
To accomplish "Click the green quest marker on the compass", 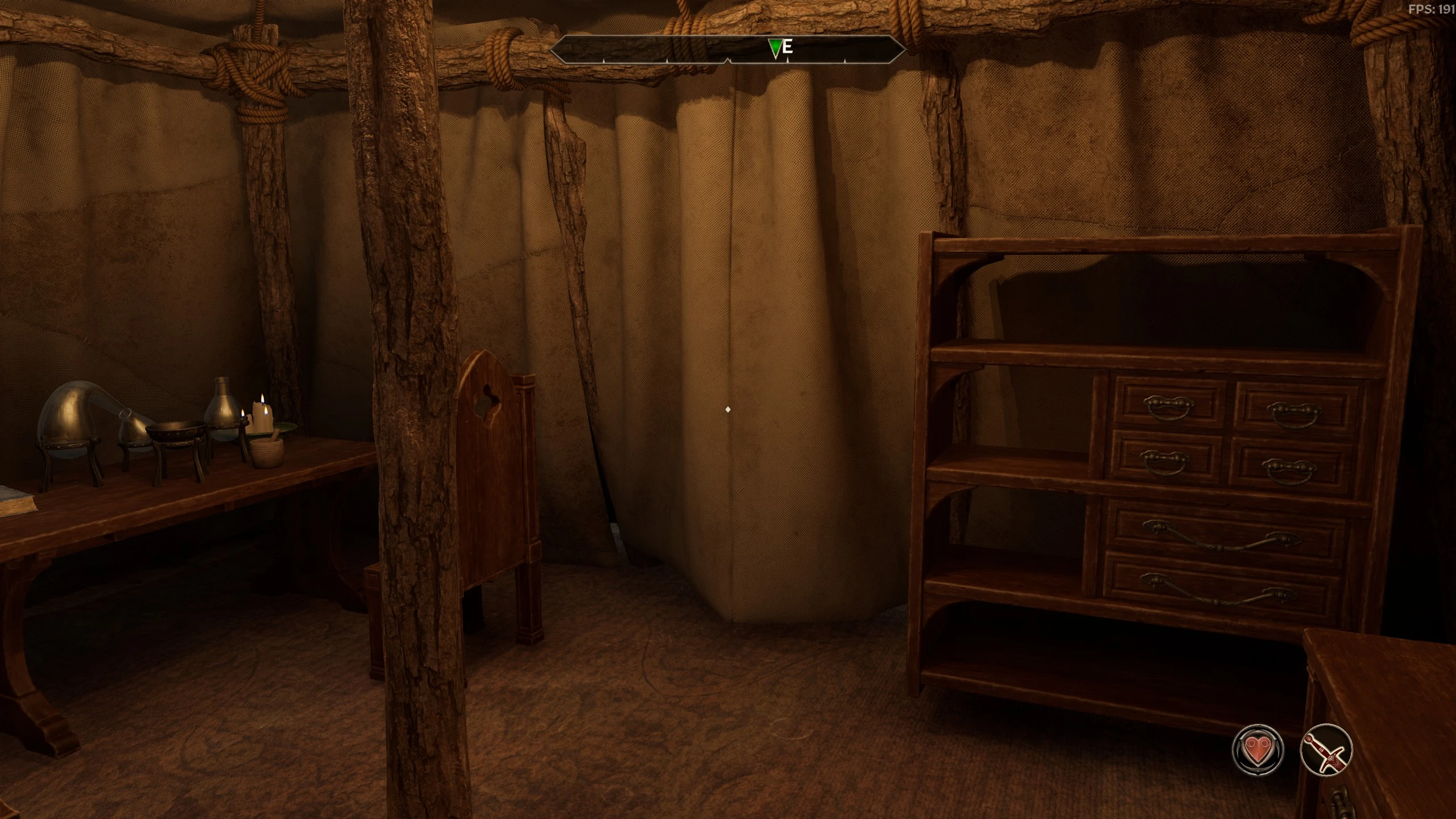I will point(774,48).
